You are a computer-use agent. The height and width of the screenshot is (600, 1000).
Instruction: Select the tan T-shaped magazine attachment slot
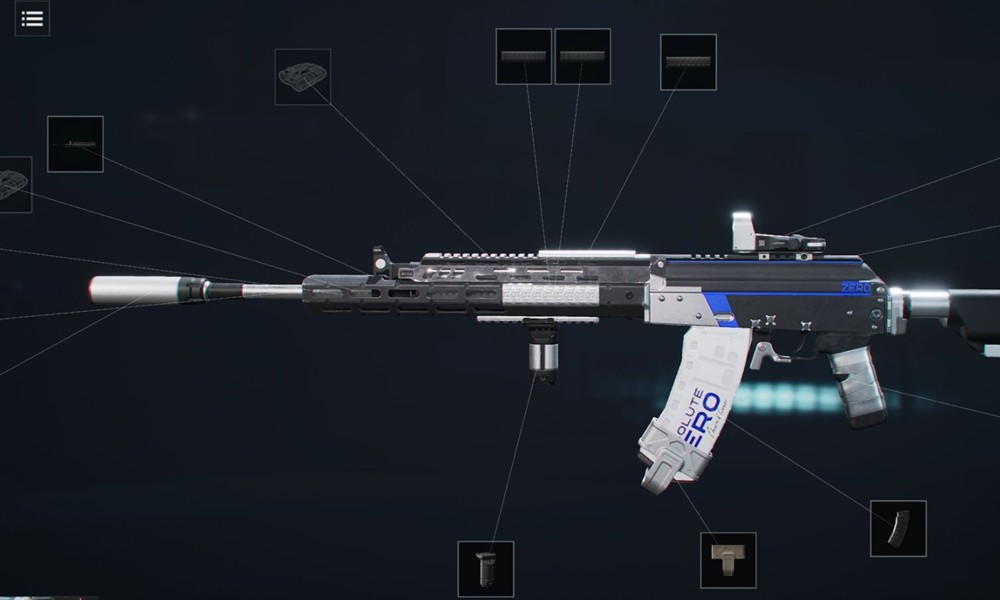[728, 560]
